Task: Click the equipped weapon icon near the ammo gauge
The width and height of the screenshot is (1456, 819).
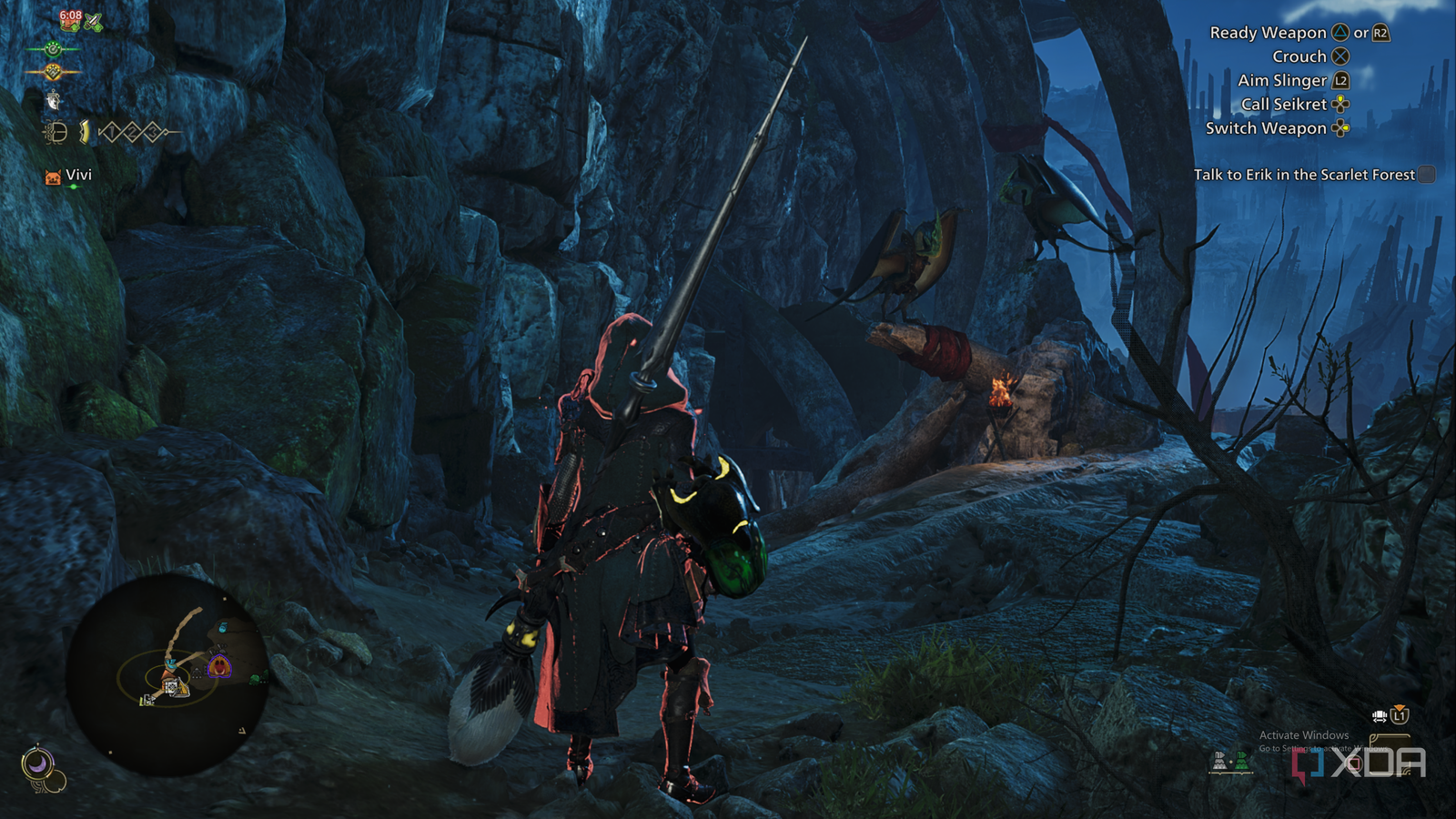Action: pos(55,134)
